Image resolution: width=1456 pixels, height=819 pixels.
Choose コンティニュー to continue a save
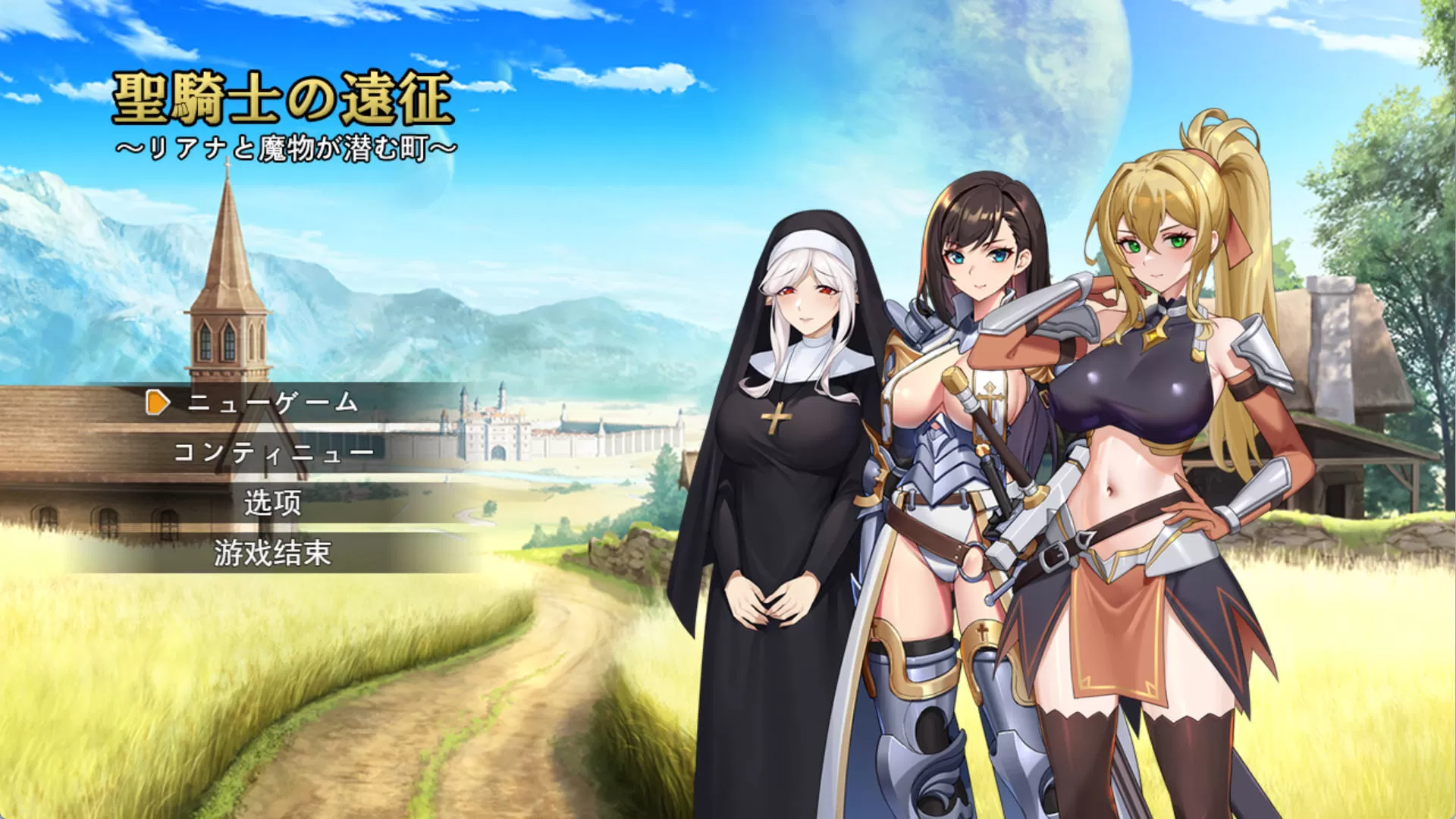click(273, 453)
